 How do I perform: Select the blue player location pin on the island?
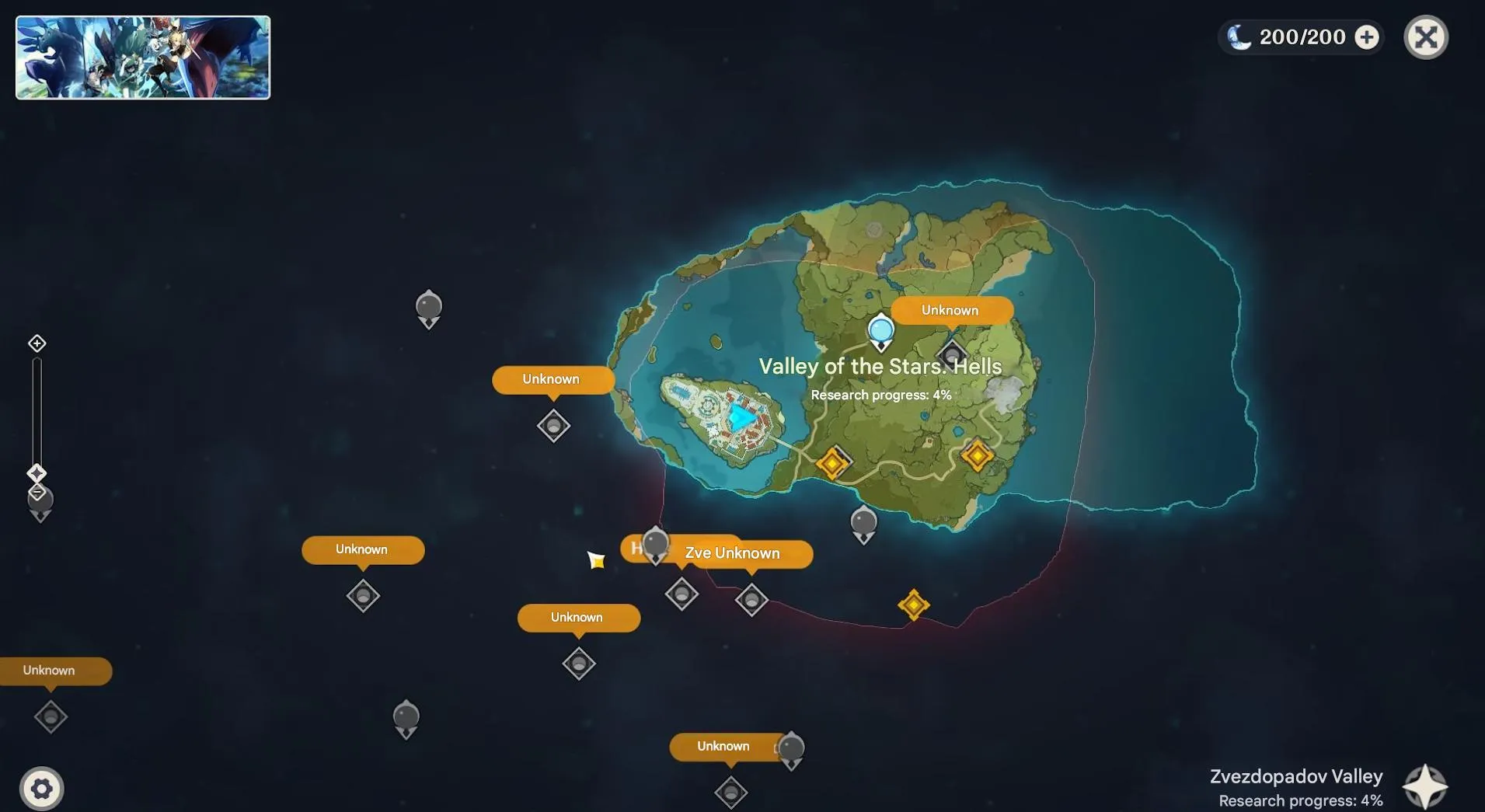(880, 330)
